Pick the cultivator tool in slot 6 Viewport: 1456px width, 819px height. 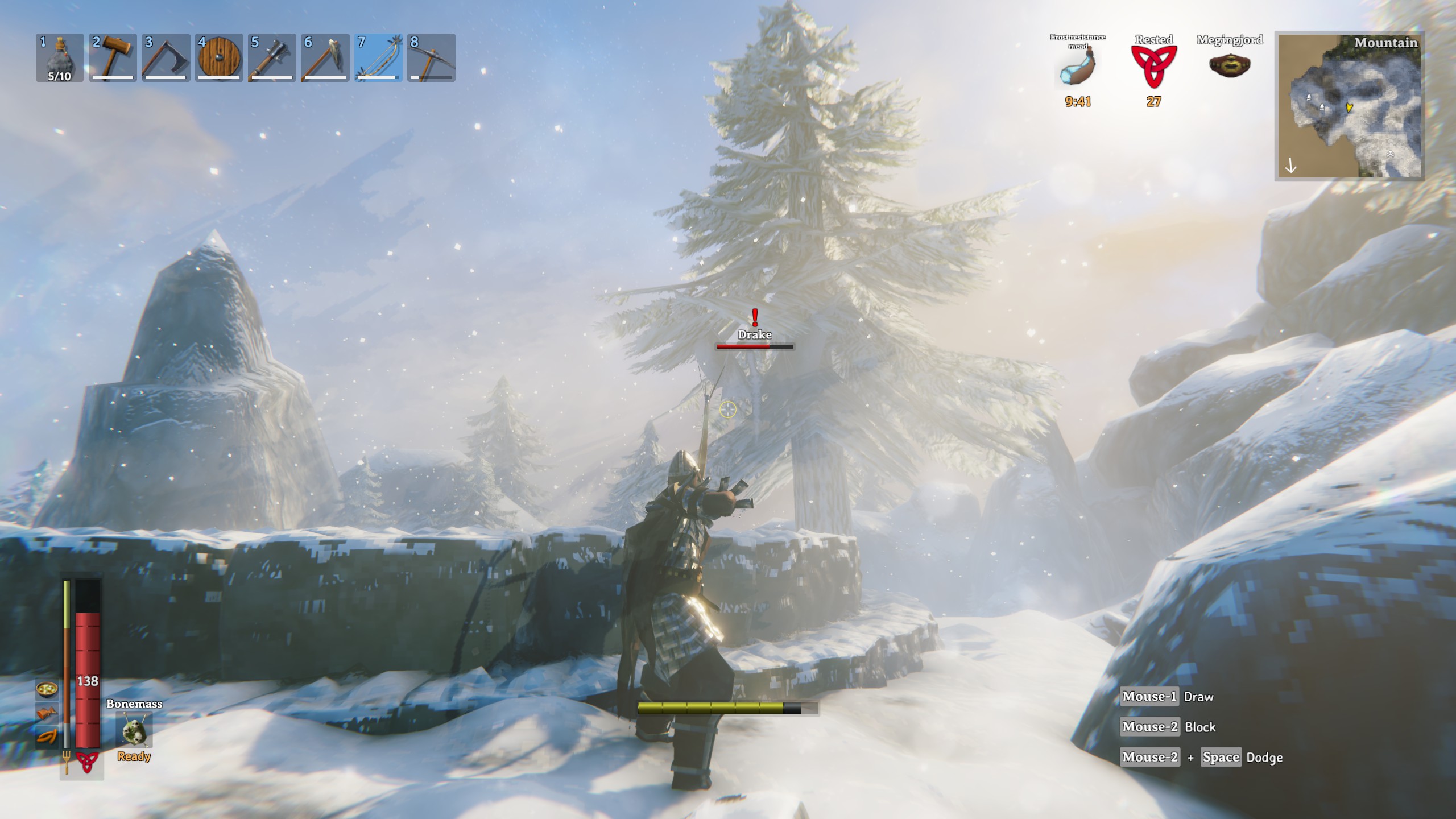pyautogui.click(x=325, y=57)
